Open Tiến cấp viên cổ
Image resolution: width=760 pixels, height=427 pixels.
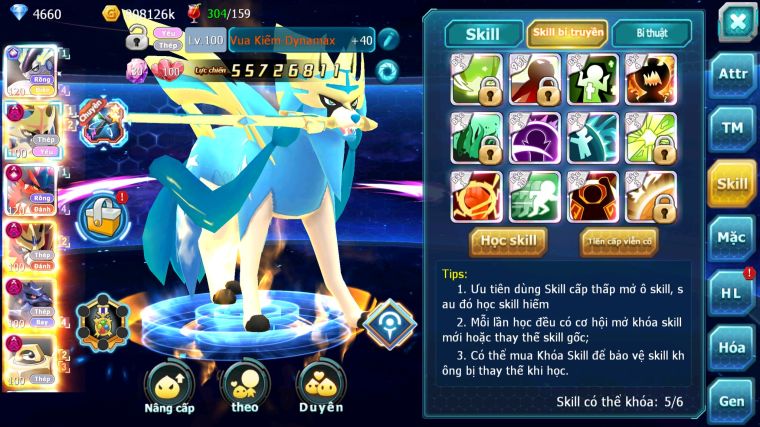pyautogui.click(x=618, y=241)
